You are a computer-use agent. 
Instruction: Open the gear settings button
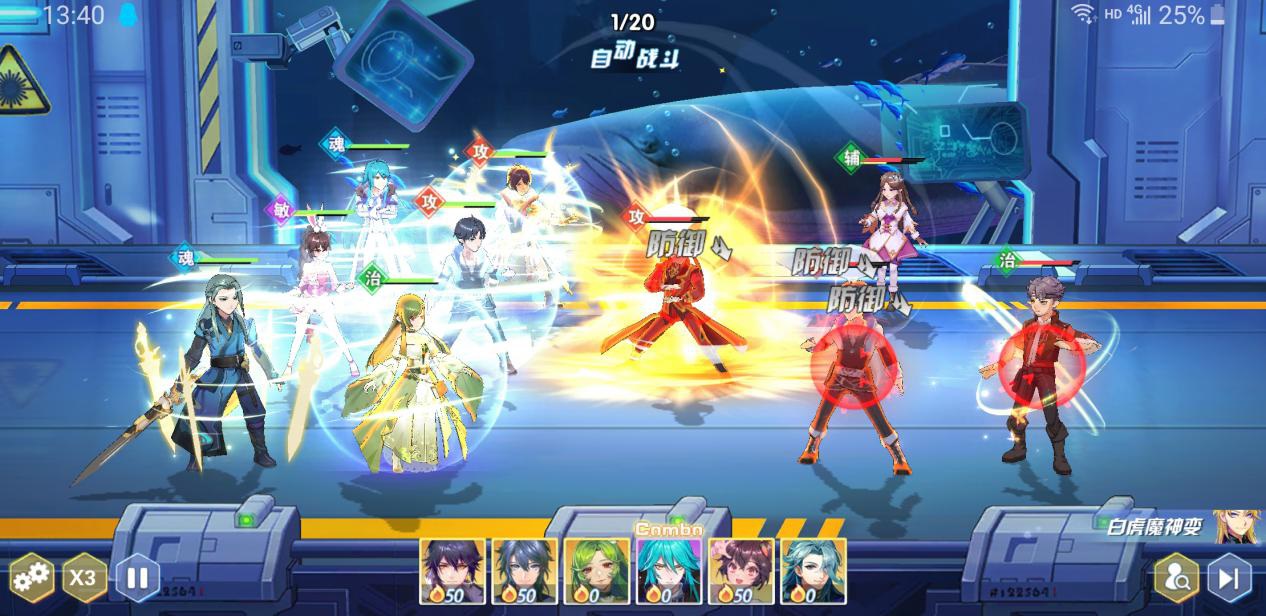click(32, 577)
